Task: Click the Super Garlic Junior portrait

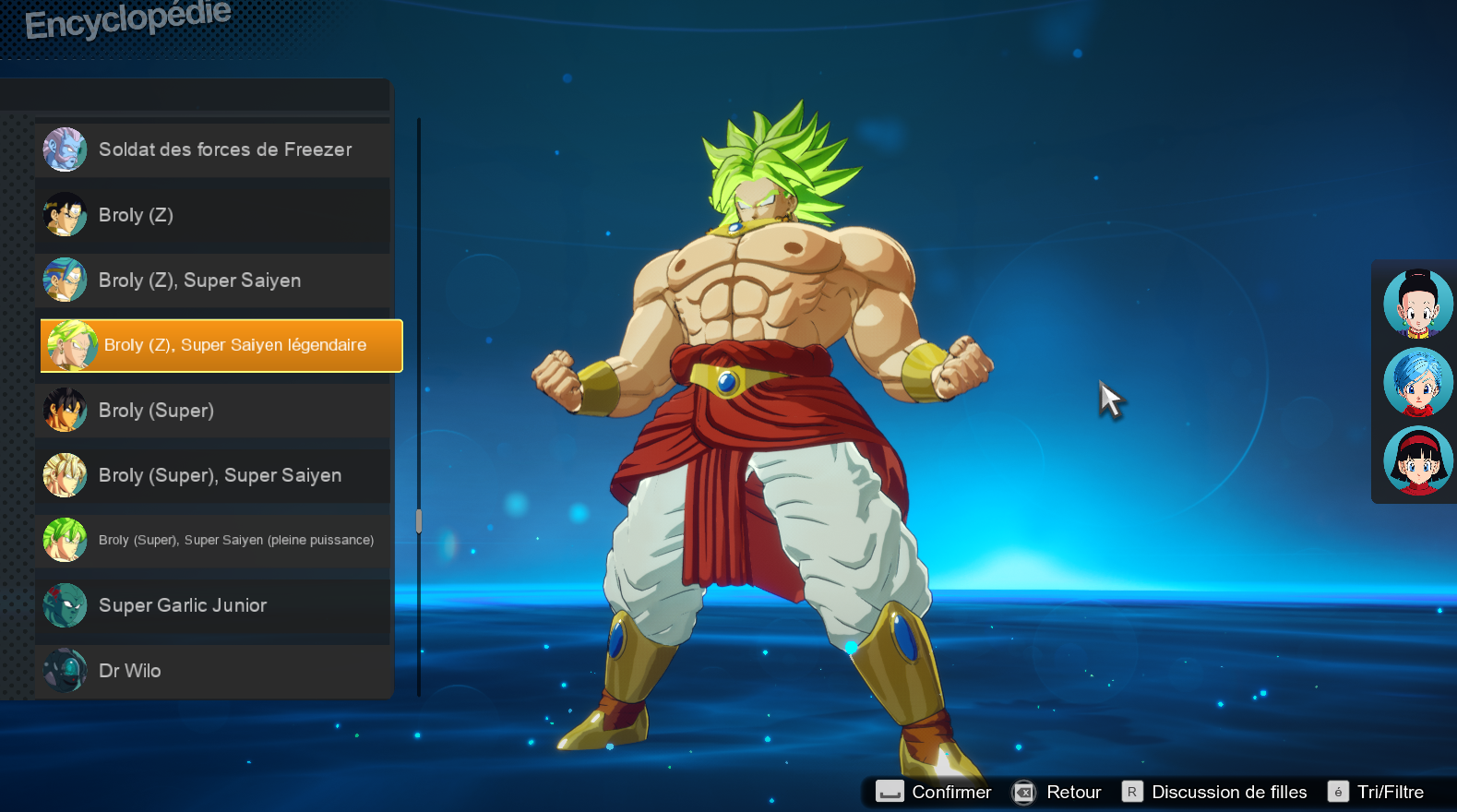Action: 64,605
